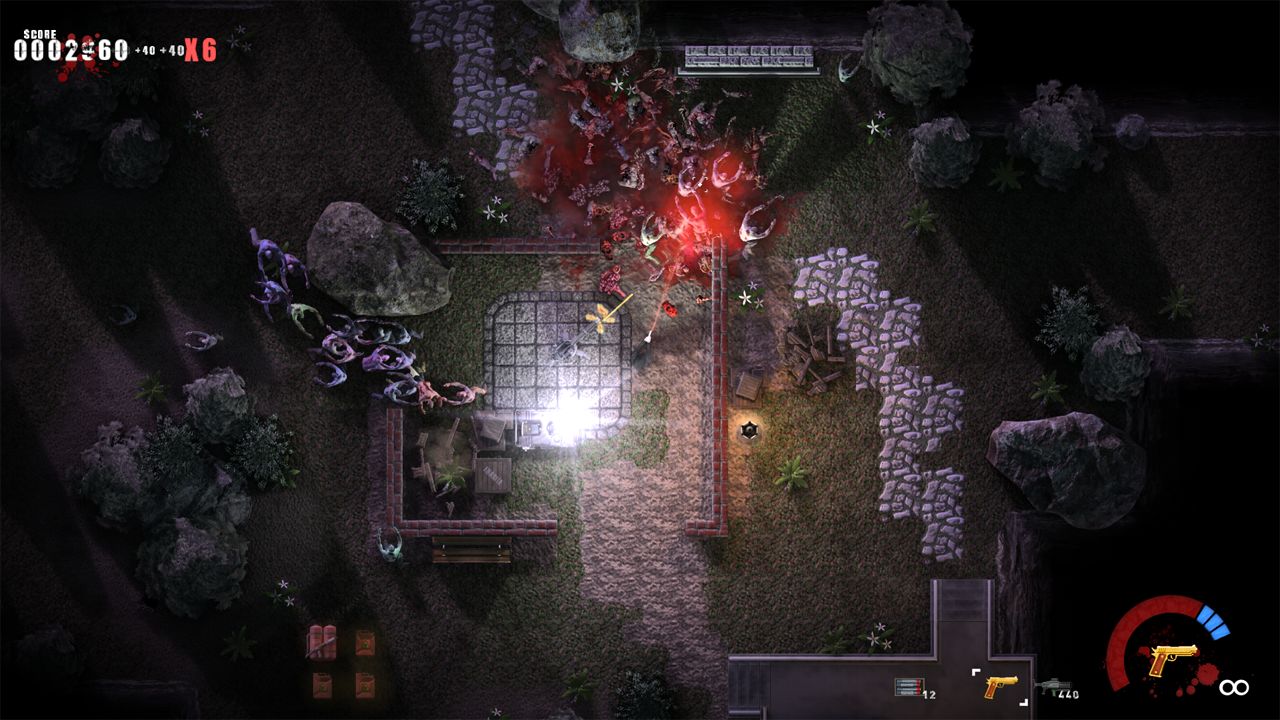The image size is (1280, 720).
Task: Click the assault rifle weapon slot
Action: (x=1052, y=684)
